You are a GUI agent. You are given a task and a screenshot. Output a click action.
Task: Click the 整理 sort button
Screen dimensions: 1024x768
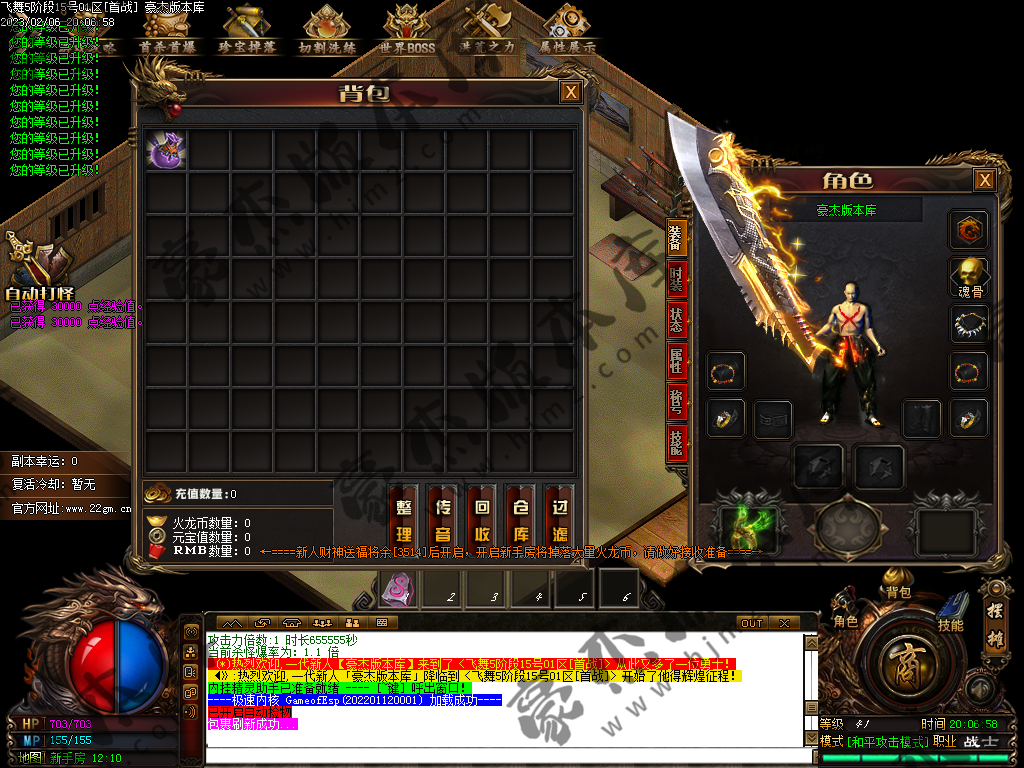404,520
